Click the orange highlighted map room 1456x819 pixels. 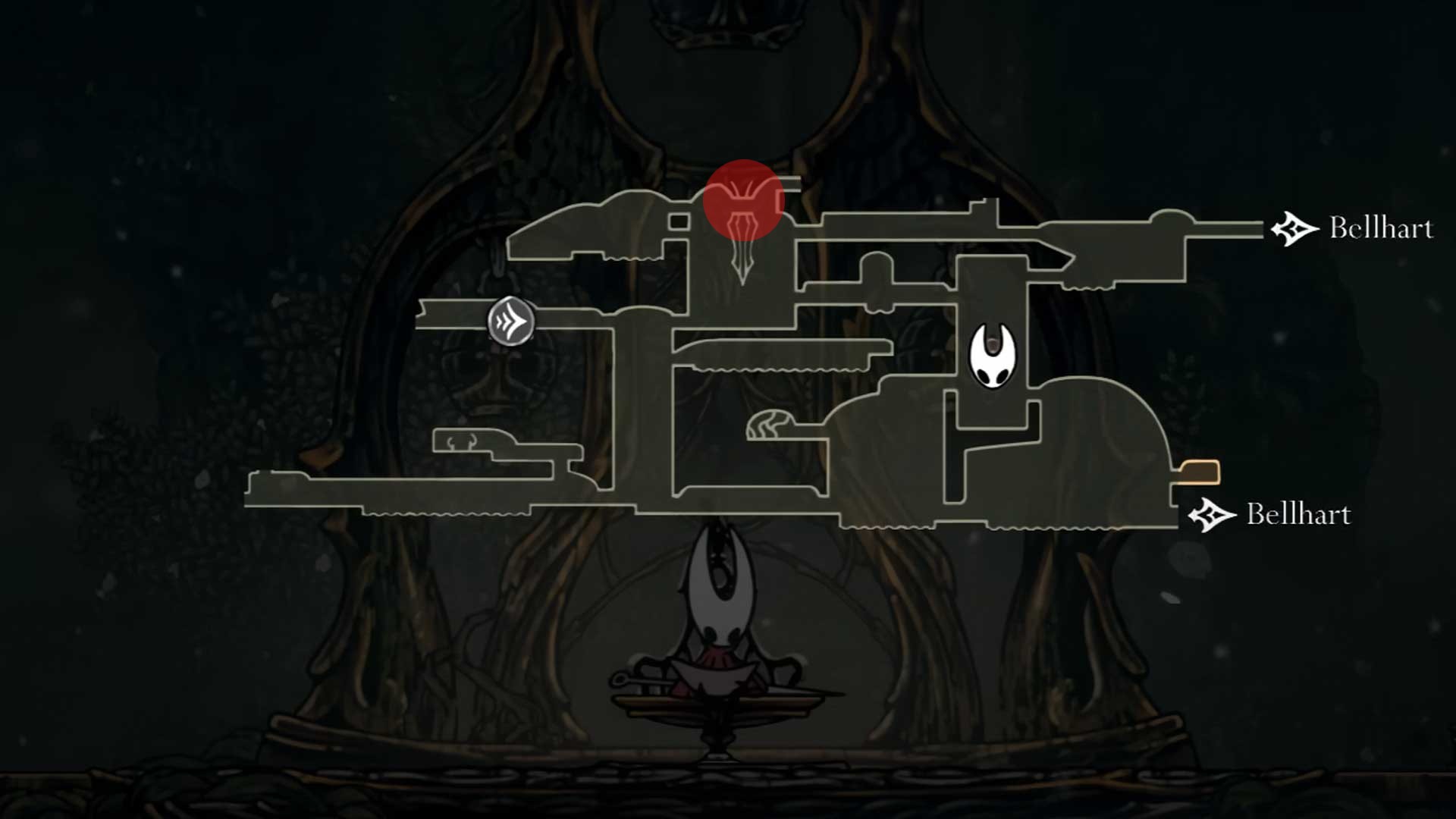pyautogui.click(x=1198, y=472)
